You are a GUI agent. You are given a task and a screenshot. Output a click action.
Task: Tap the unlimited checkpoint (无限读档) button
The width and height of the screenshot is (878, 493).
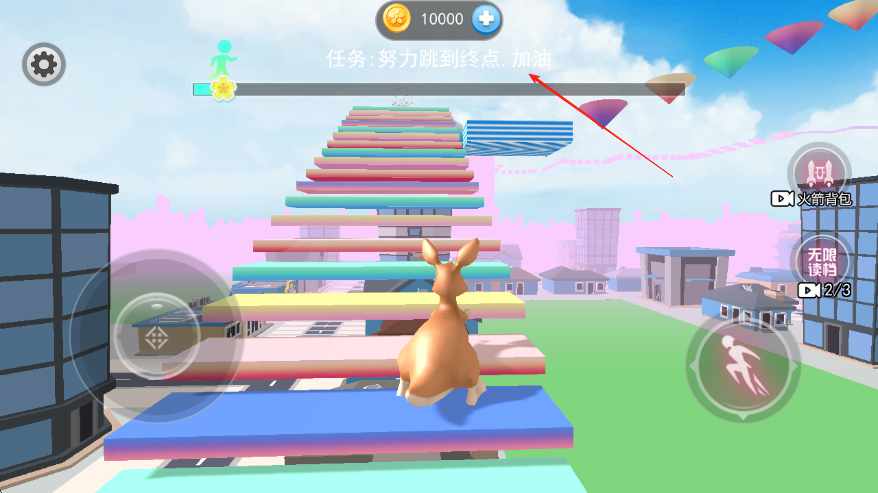(820, 259)
